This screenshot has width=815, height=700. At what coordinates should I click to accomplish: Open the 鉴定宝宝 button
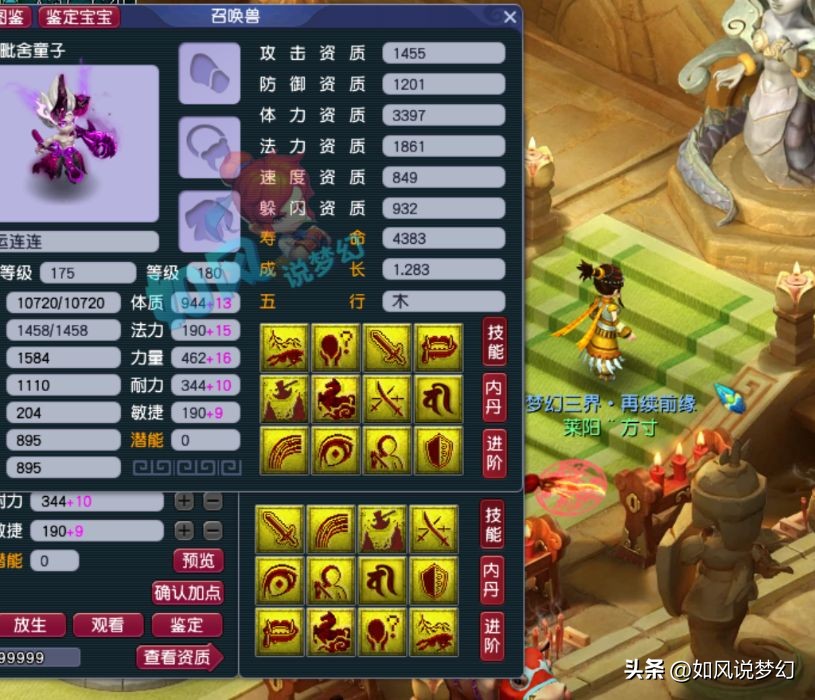(79, 17)
